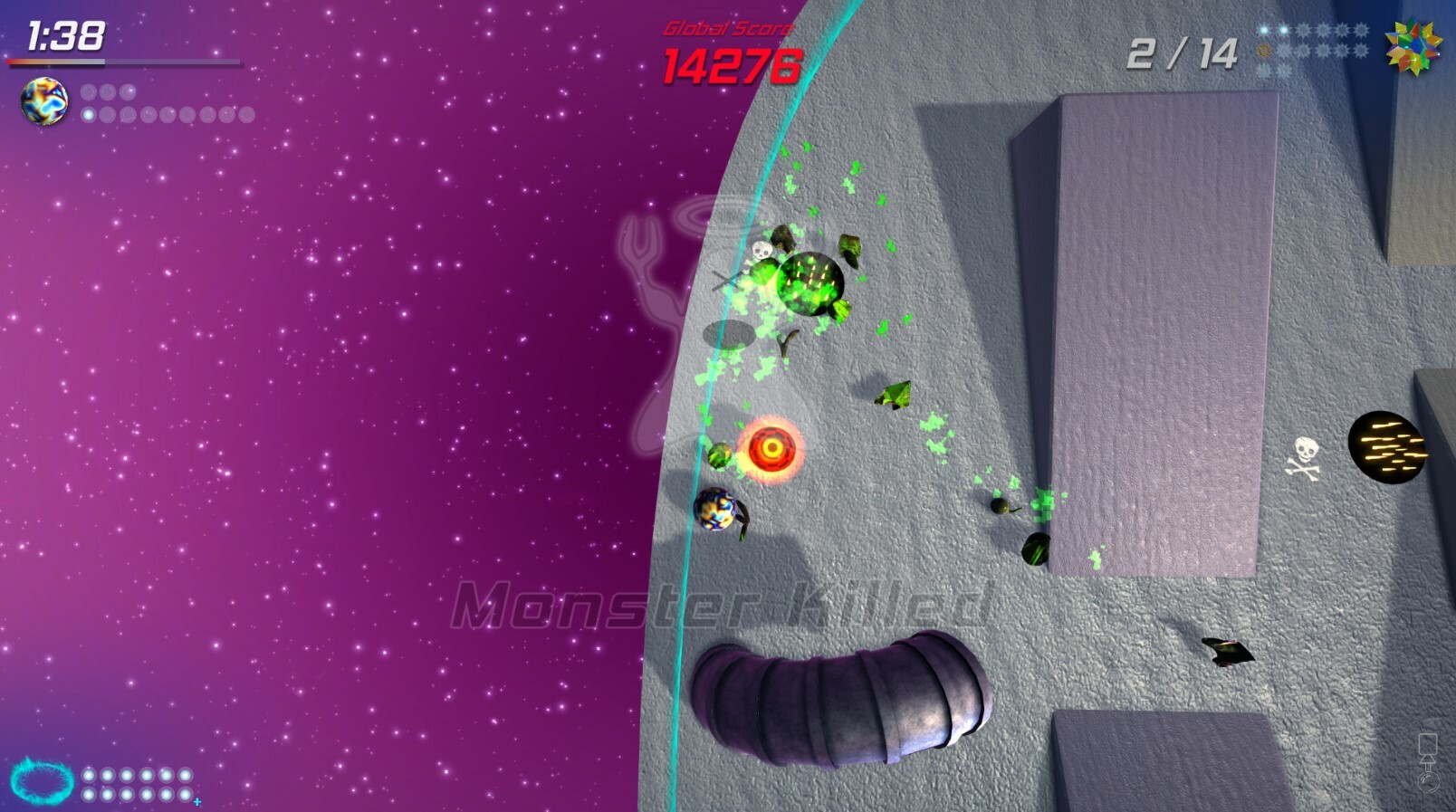The width and height of the screenshot is (1456, 812).
Task: Click the gold coin icon near the snowflakes
Action: coord(1264,50)
